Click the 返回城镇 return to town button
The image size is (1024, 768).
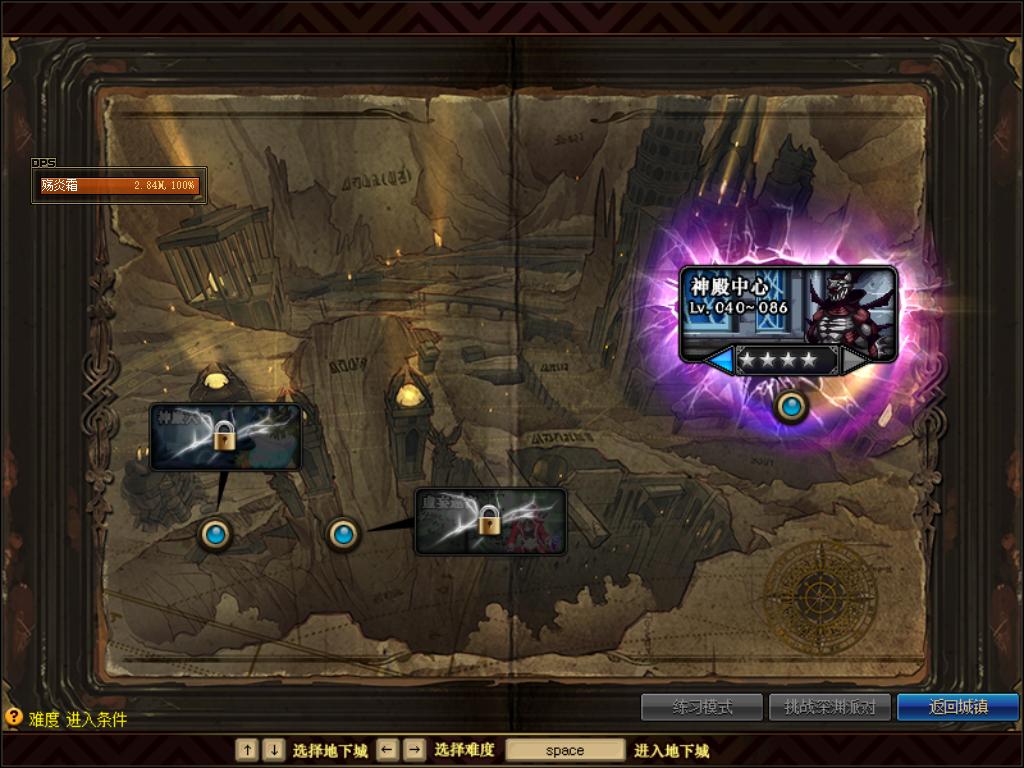(957, 707)
